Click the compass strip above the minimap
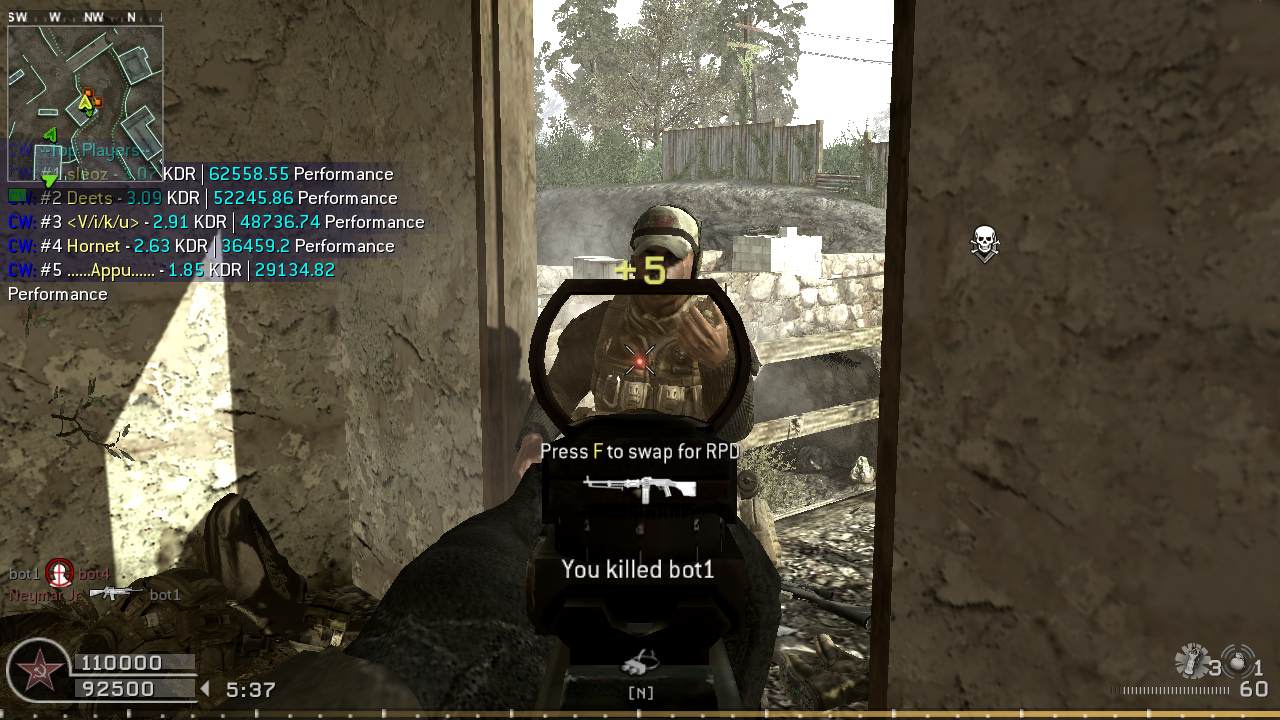Screen dimensions: 1280x720 85,17
